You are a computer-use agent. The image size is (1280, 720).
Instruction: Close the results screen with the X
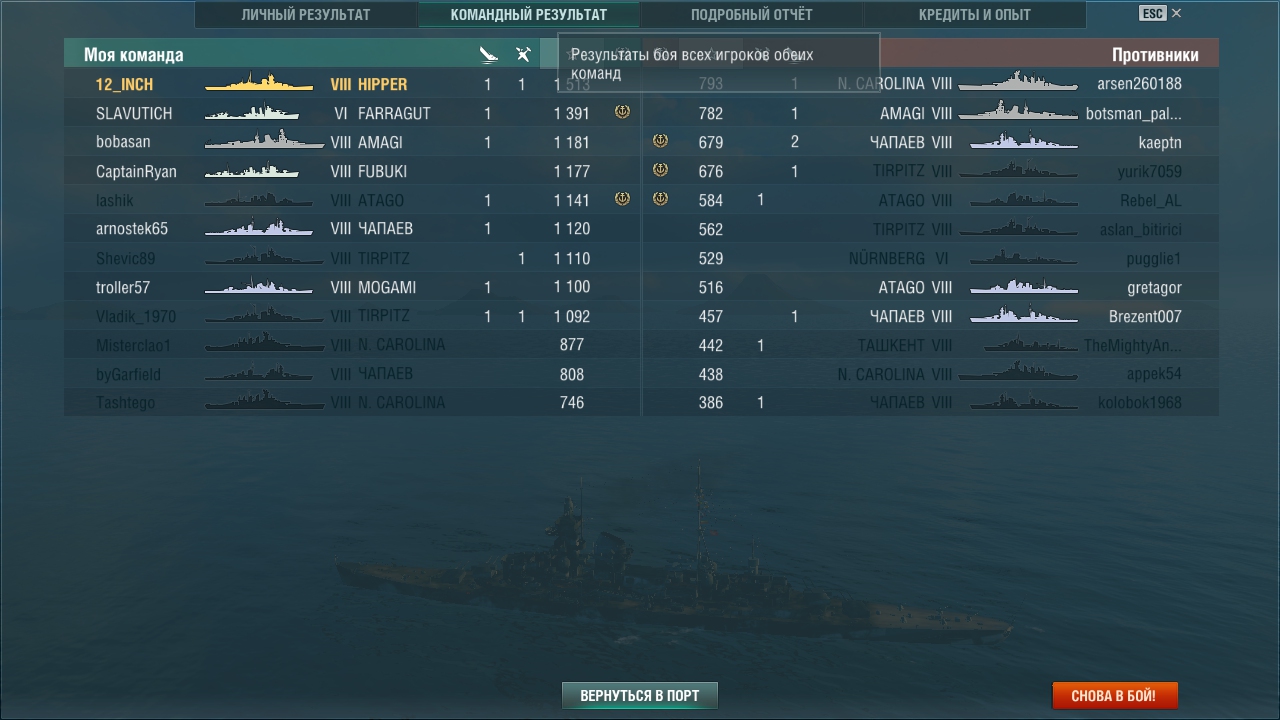[1176, 13]
